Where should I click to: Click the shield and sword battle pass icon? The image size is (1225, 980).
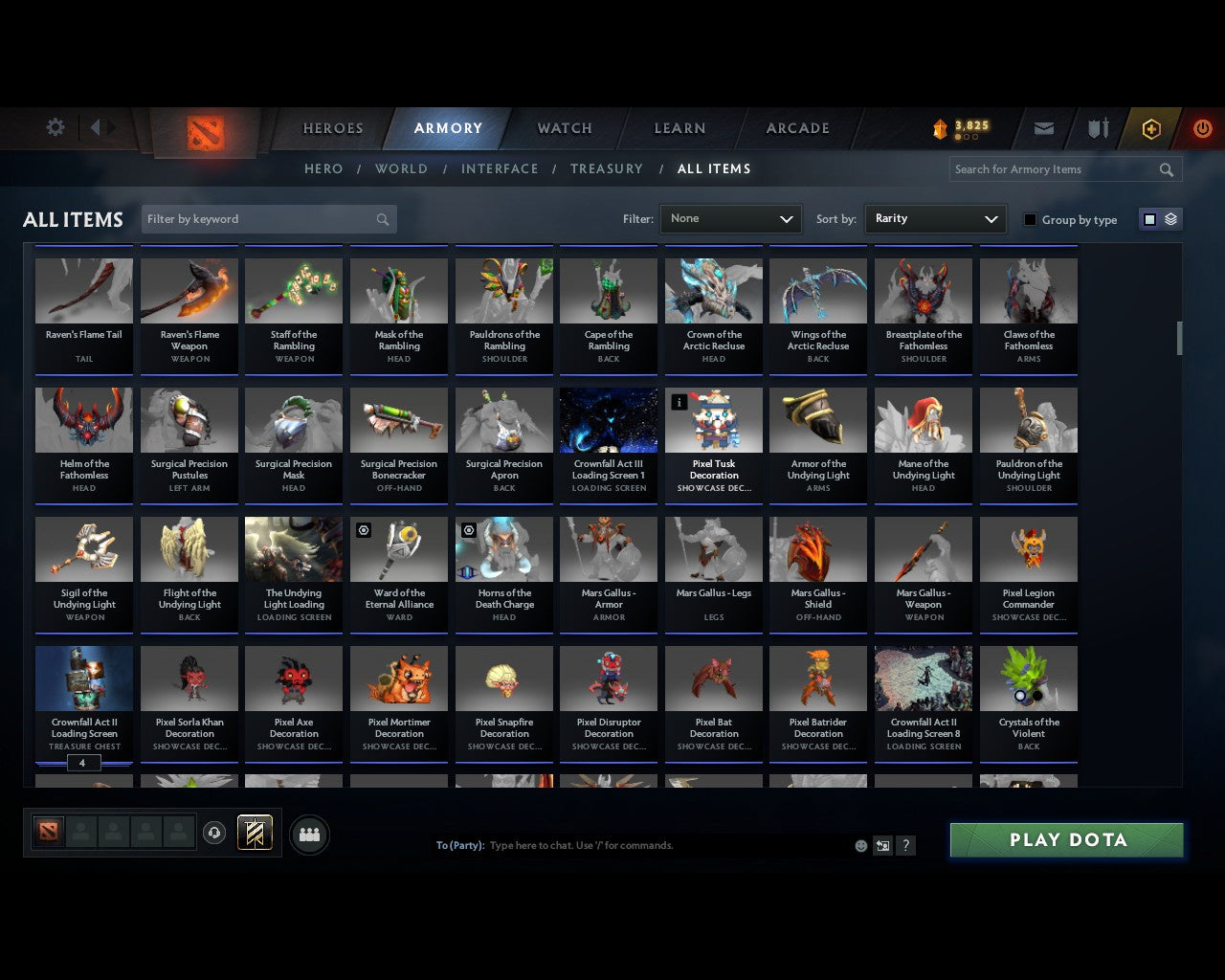click(x=1097, y=128)
